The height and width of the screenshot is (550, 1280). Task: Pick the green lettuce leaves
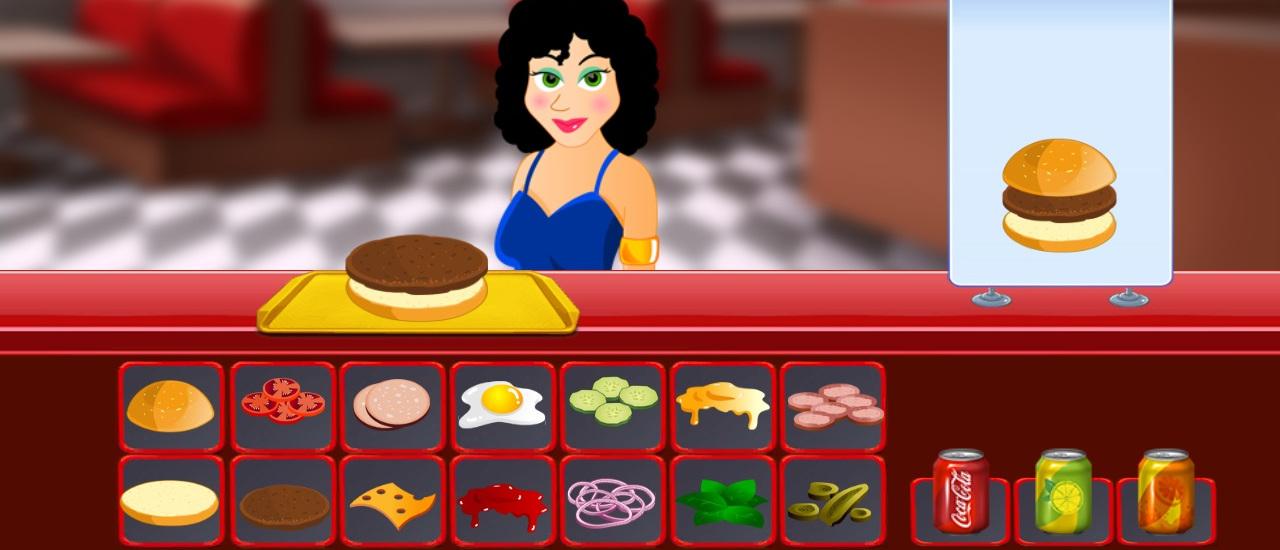(721, 502)
